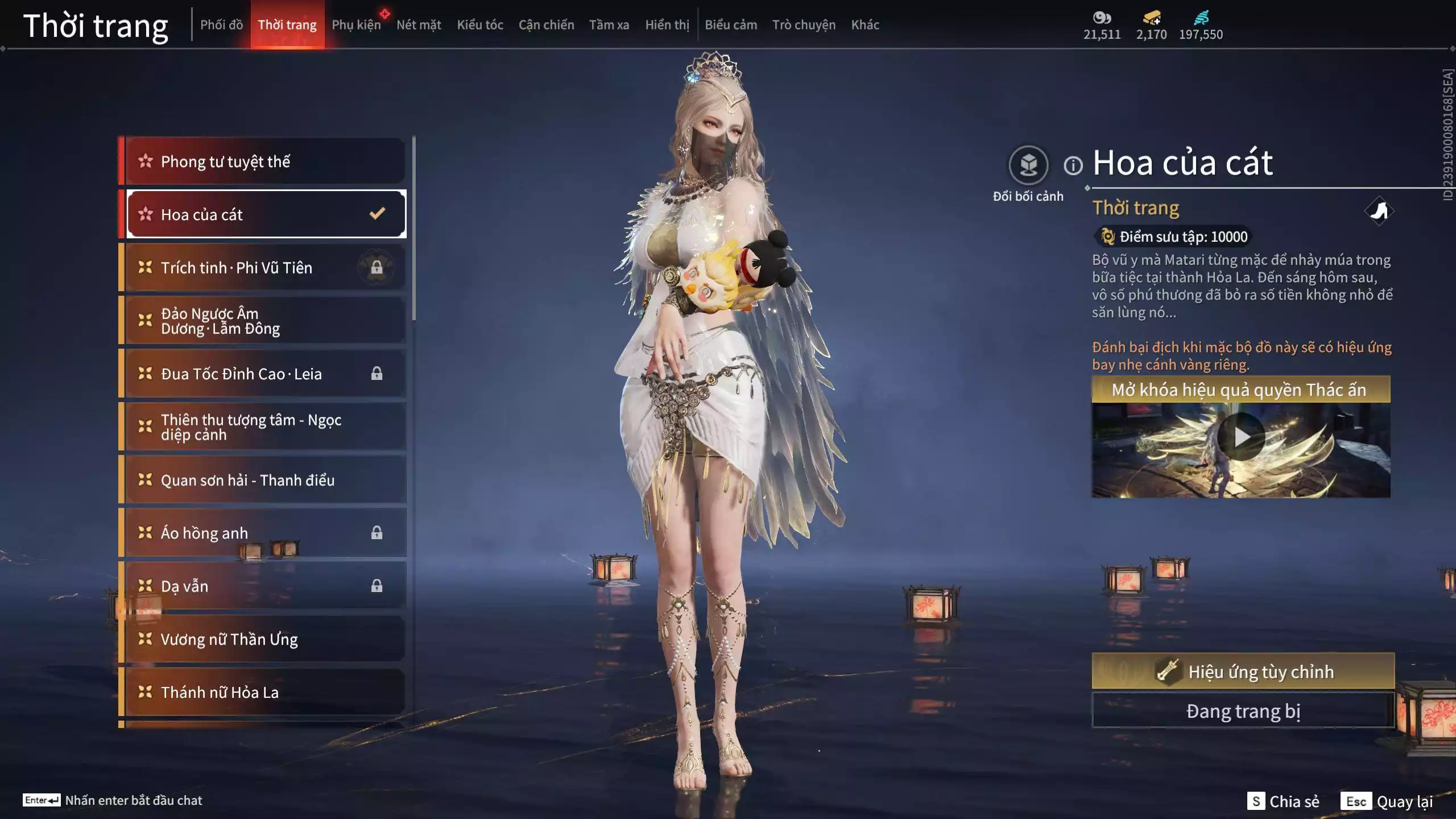Open the Phụ kiện tab
Viewport: 1456px width, 819px height.
point(356,25)
